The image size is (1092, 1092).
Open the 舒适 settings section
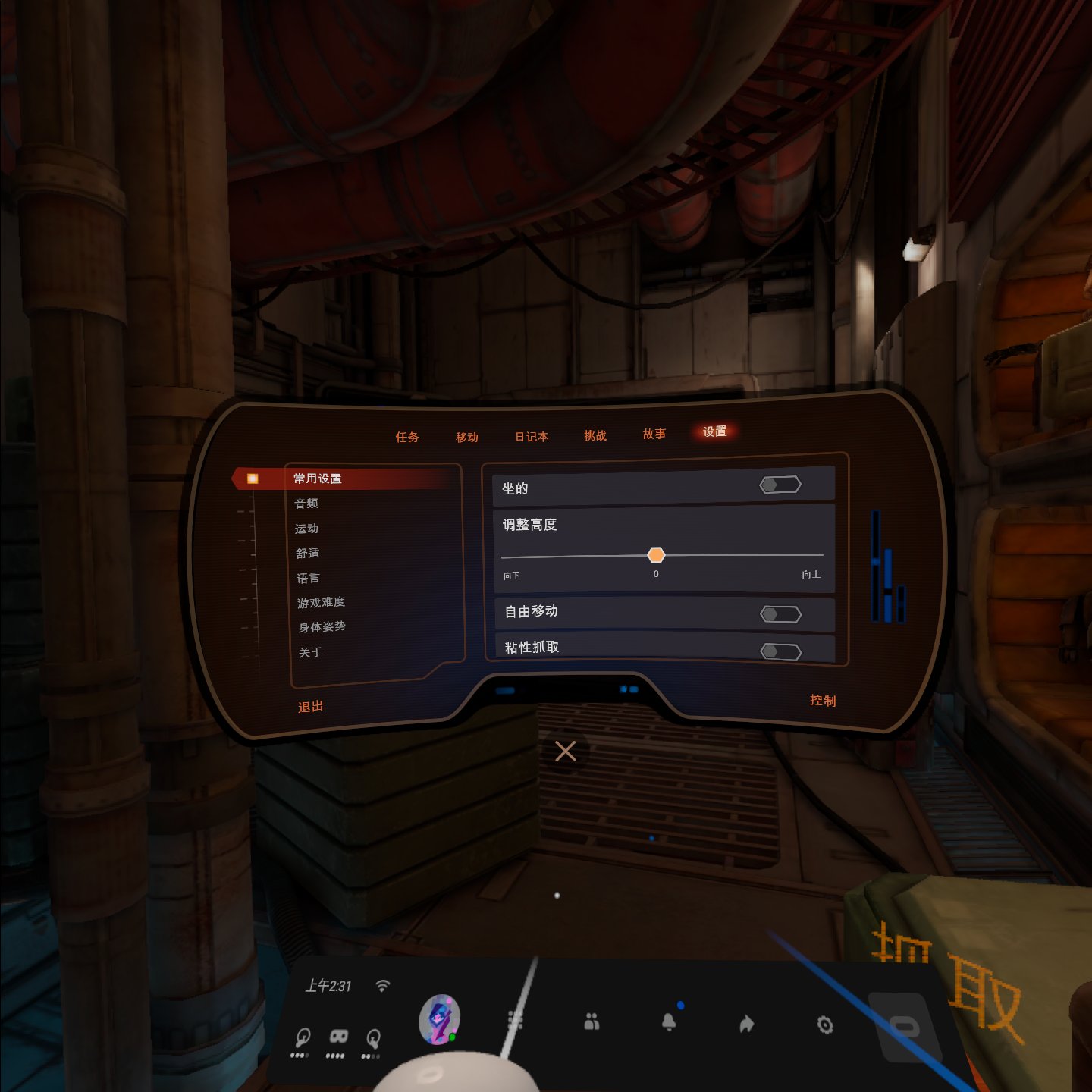coord(308,554)
